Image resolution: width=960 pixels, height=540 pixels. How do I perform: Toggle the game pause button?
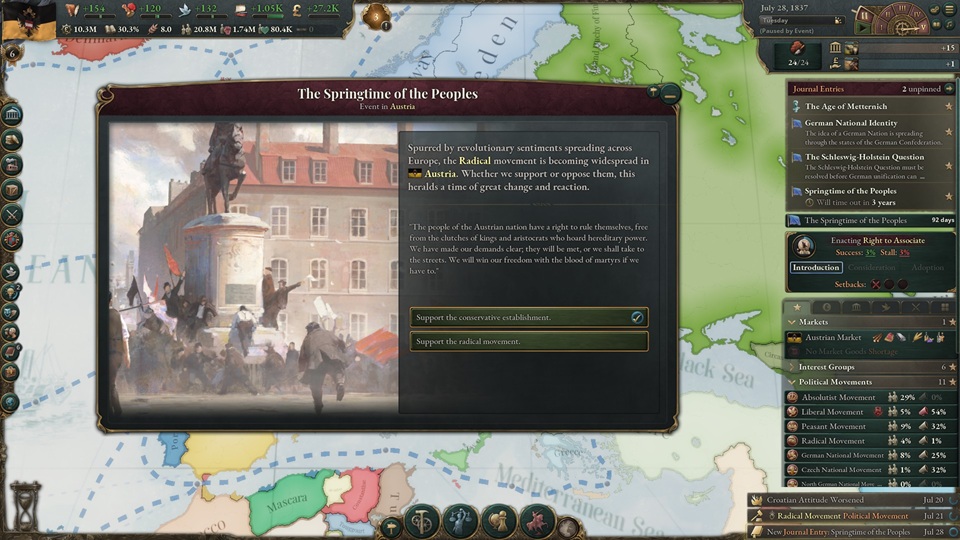[863, 16]
